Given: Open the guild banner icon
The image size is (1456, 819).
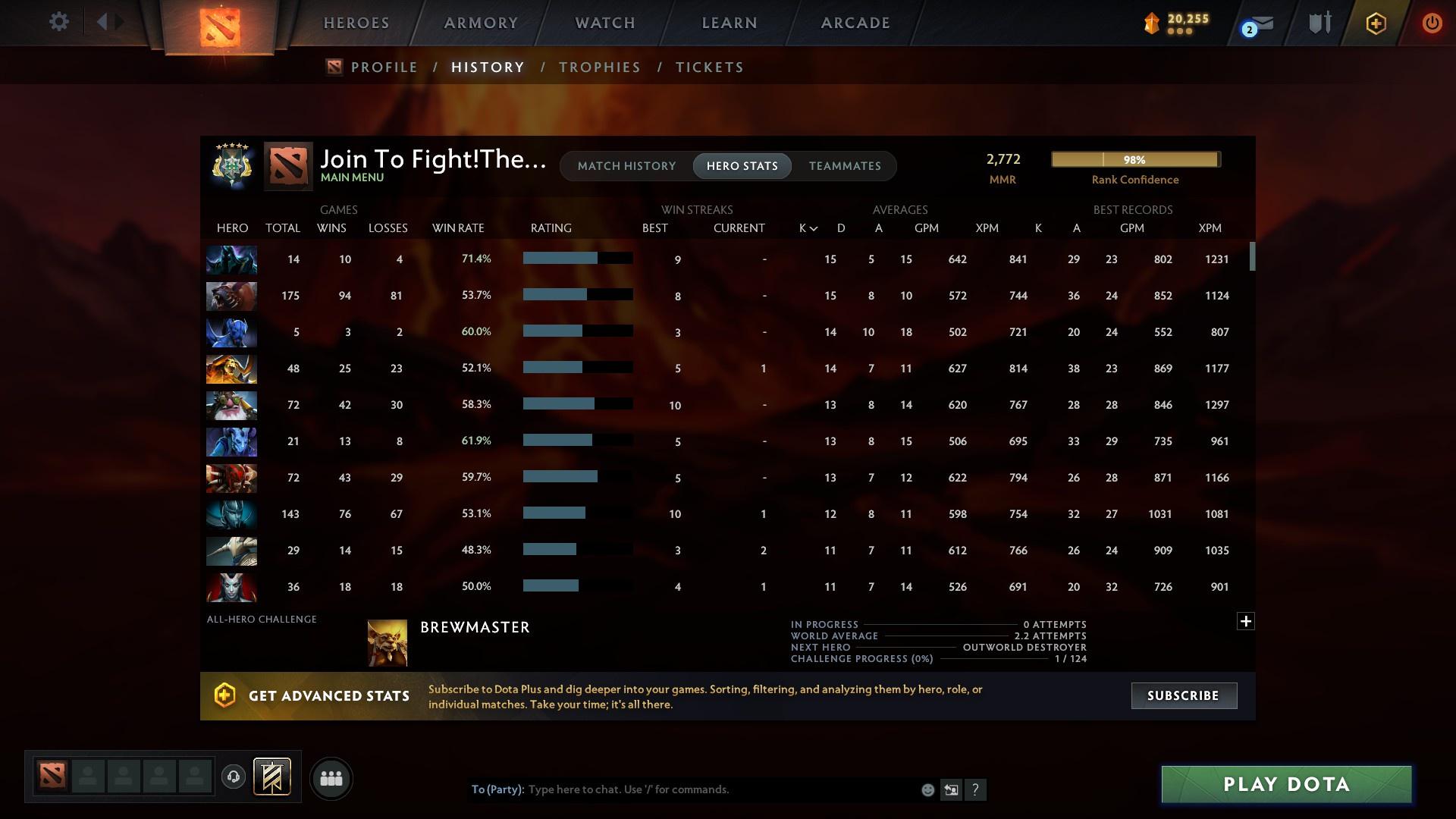Looking at the screenshot, I should tap(271, 777).
